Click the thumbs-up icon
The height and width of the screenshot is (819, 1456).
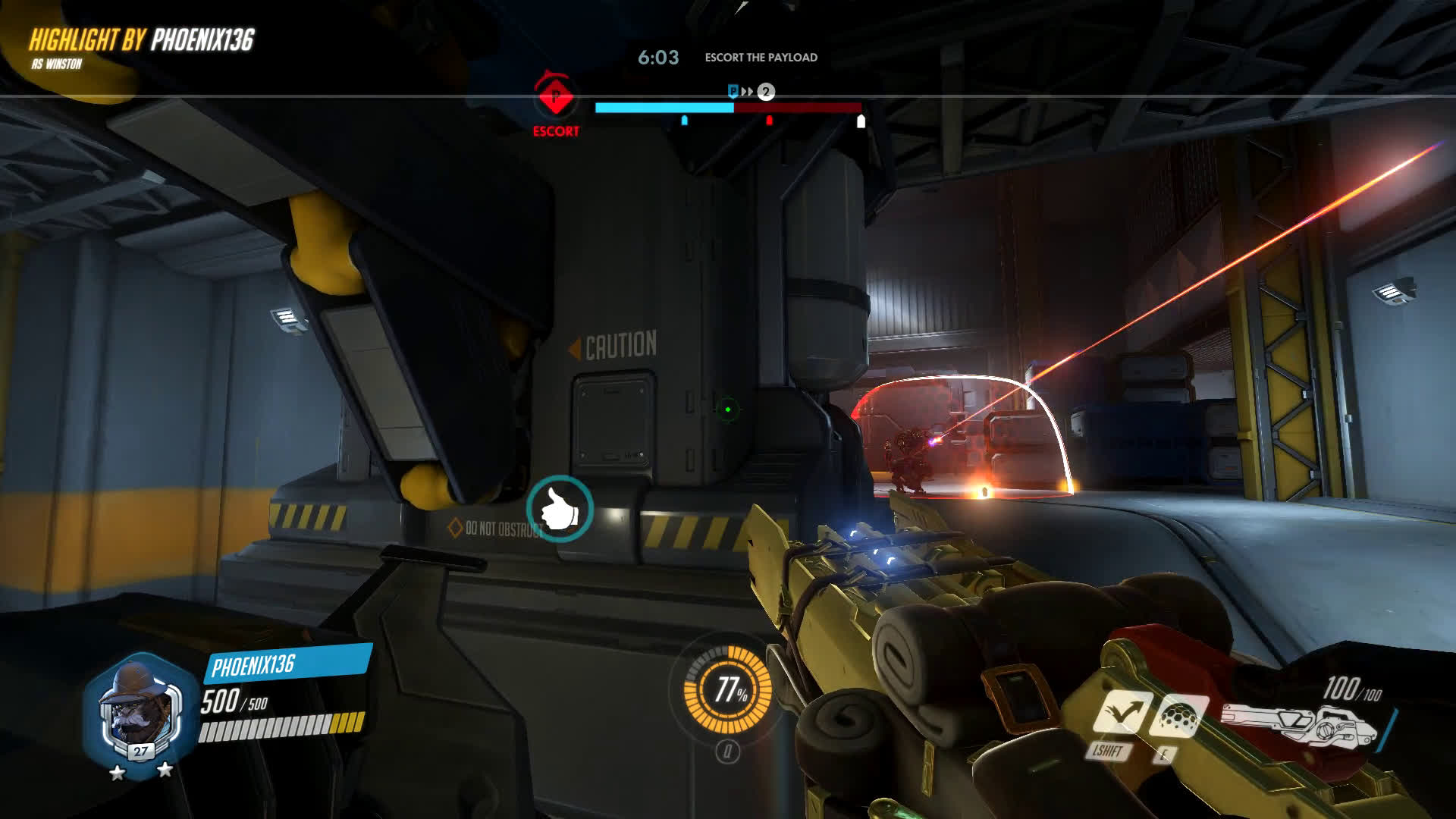(x=560, y=508)
